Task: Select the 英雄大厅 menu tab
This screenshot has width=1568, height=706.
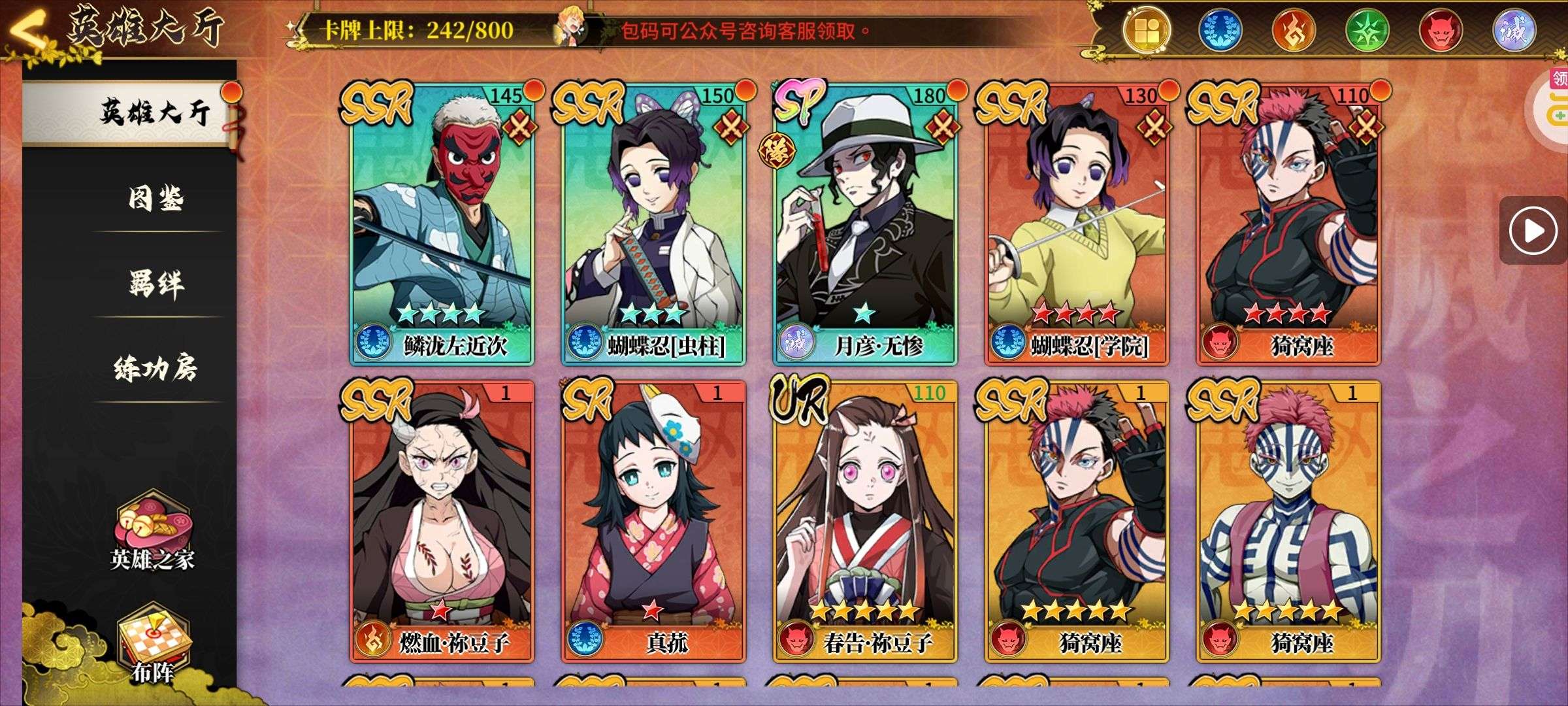Action: pos(155,112)
